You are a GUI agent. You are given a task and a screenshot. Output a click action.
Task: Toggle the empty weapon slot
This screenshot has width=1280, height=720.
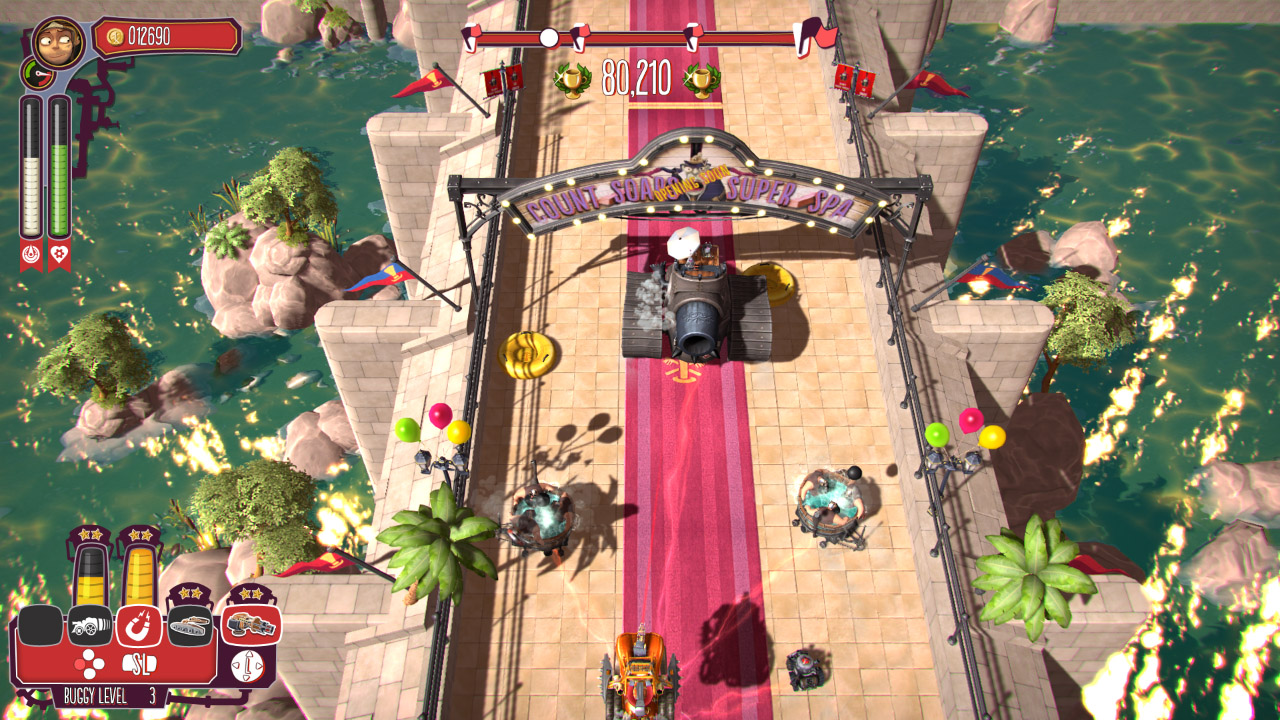(40, 625)
